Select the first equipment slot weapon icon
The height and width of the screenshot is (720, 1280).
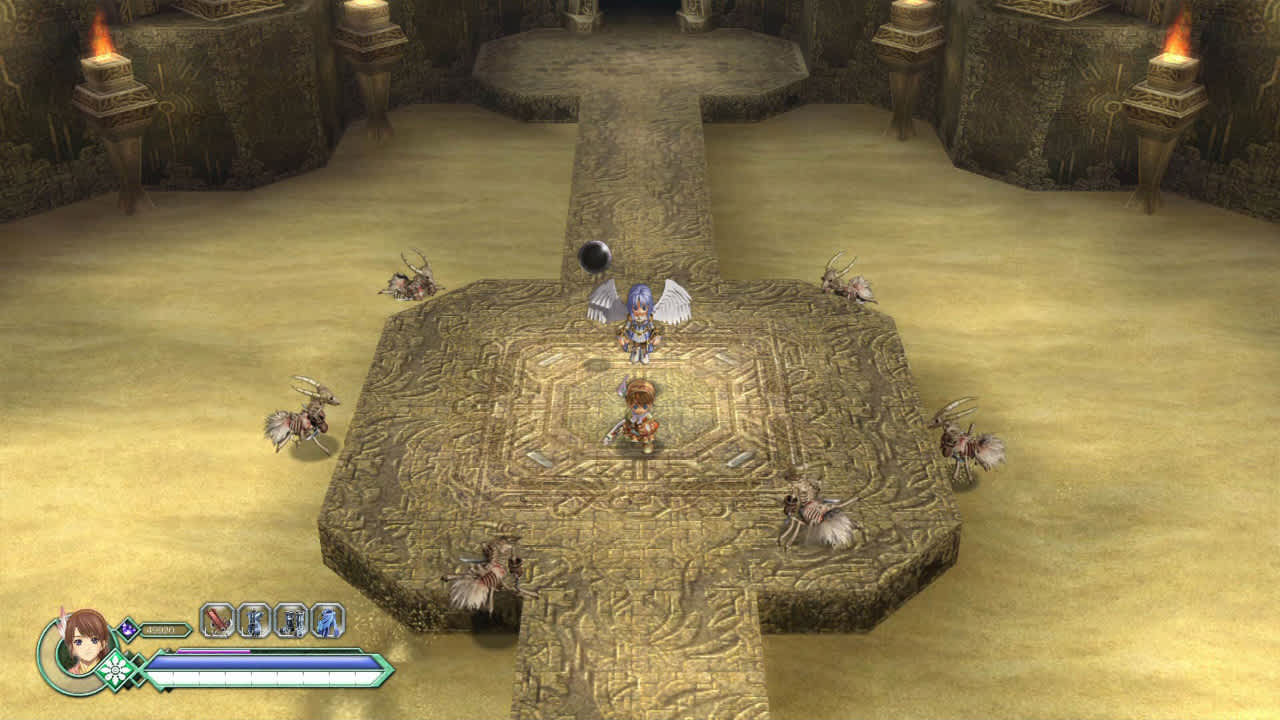pyautogui.click(x=217, y=621)
